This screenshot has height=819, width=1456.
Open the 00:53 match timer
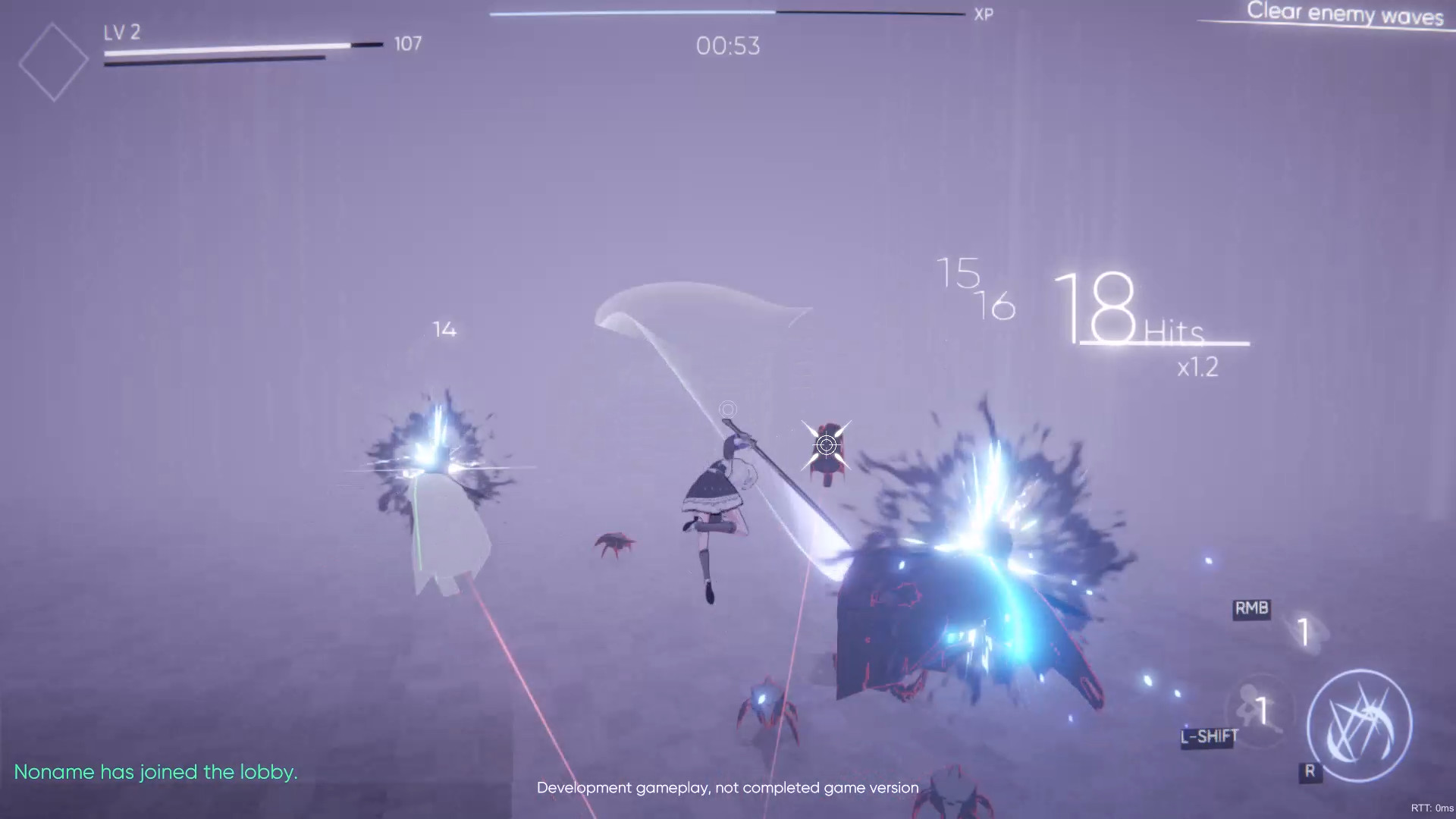727,45
